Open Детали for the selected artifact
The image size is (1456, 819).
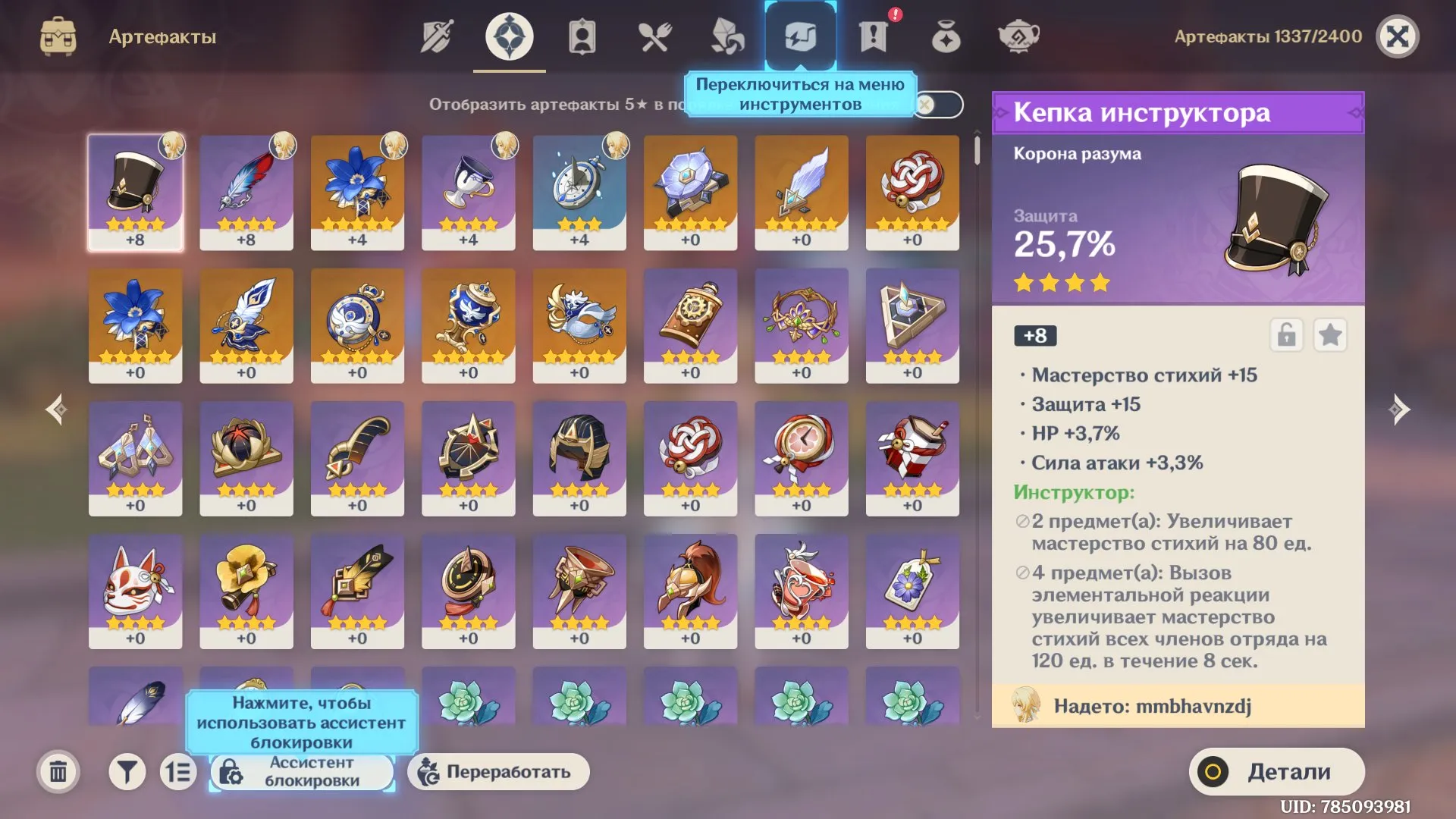(x=1278, y=771)
